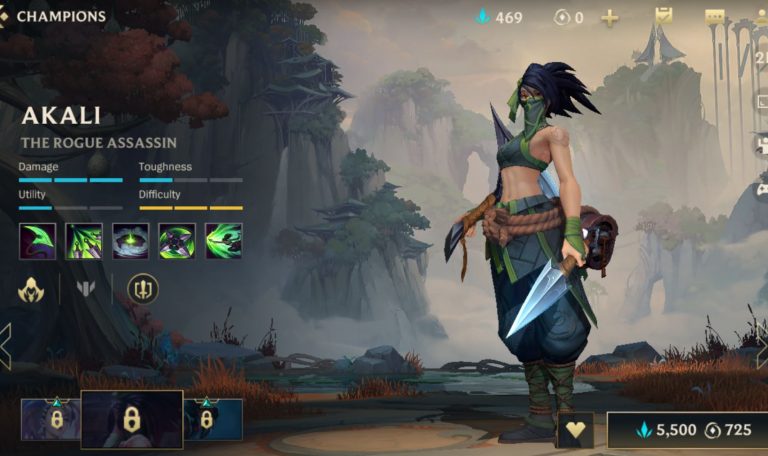
Task: Show previous champion with left arrow
Action: pyautogui.click(x=6, y=345)
